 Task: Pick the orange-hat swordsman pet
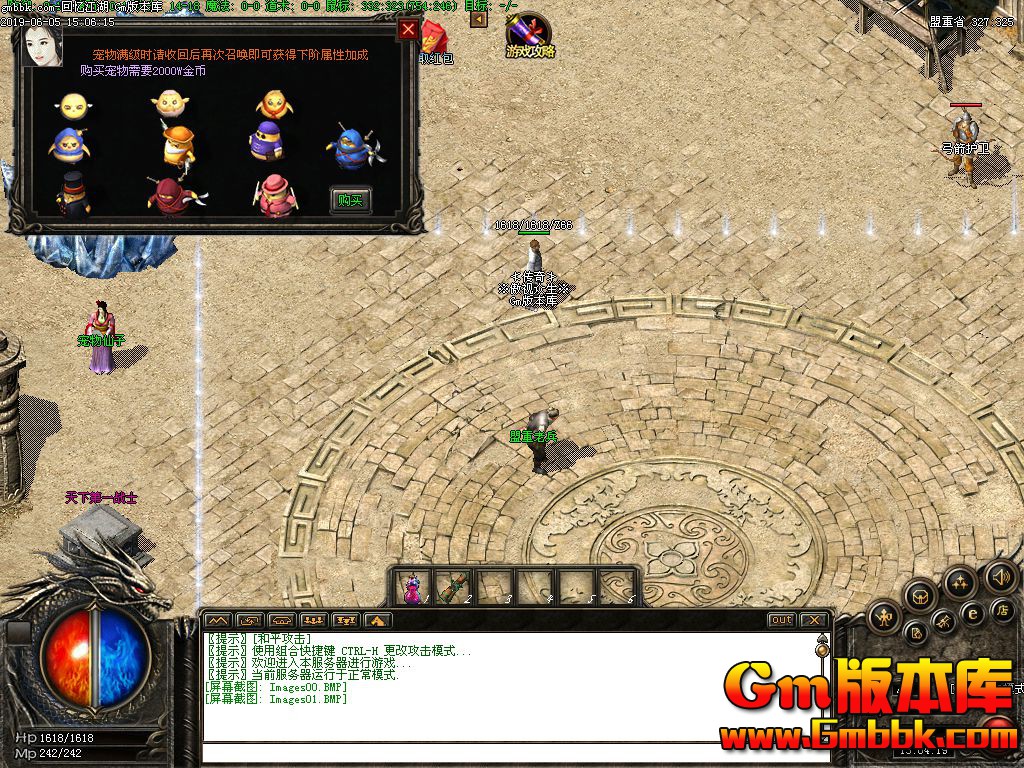pos(178,146)
